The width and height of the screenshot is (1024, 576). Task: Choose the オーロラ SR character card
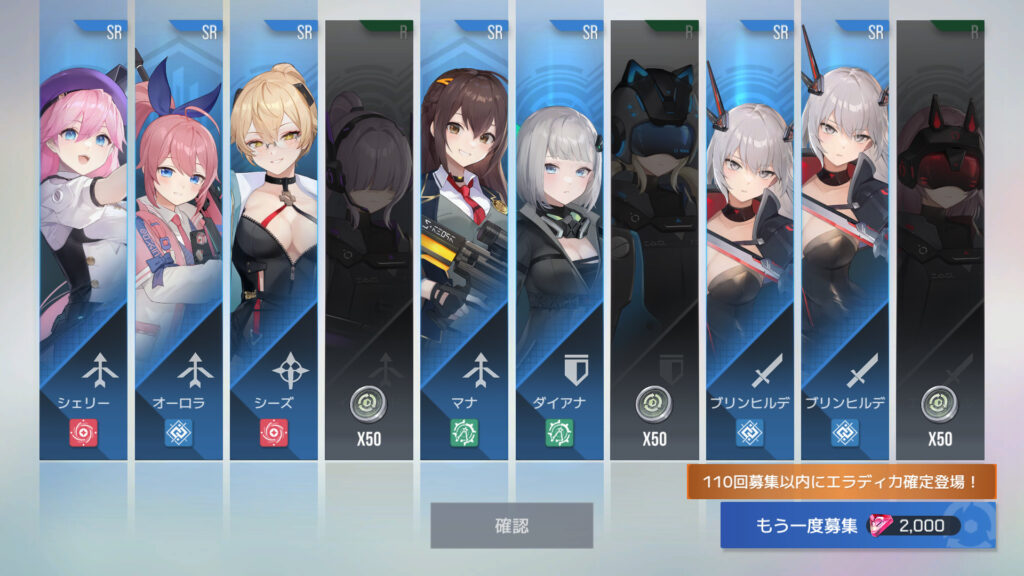click(x=178, y=240)
